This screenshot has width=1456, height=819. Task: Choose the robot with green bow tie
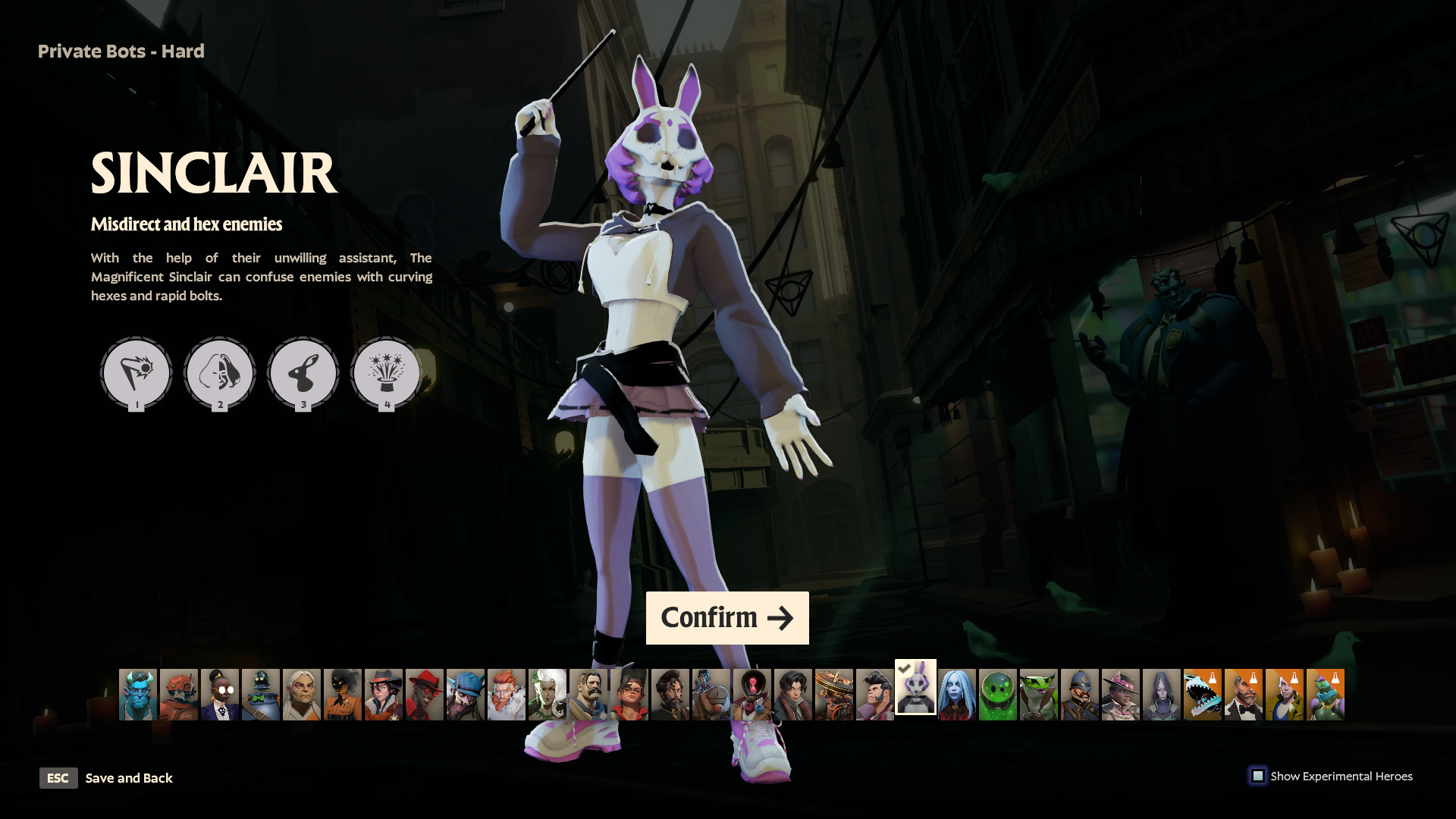261,695
